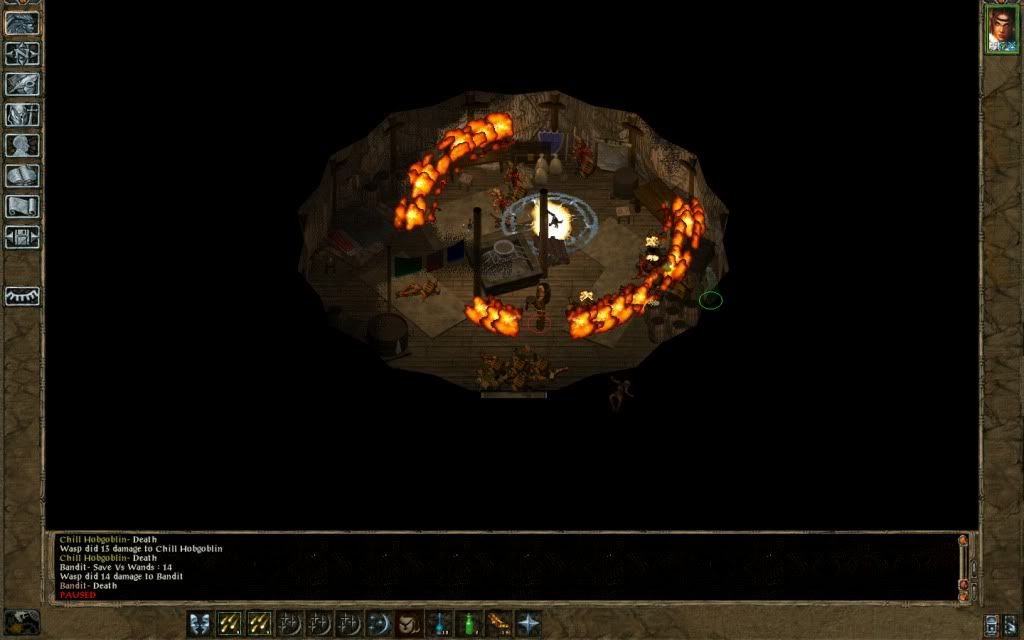This screenshot has height=640, width=1024.
Task: Select the character portrait
Action: click(1001, 29)
